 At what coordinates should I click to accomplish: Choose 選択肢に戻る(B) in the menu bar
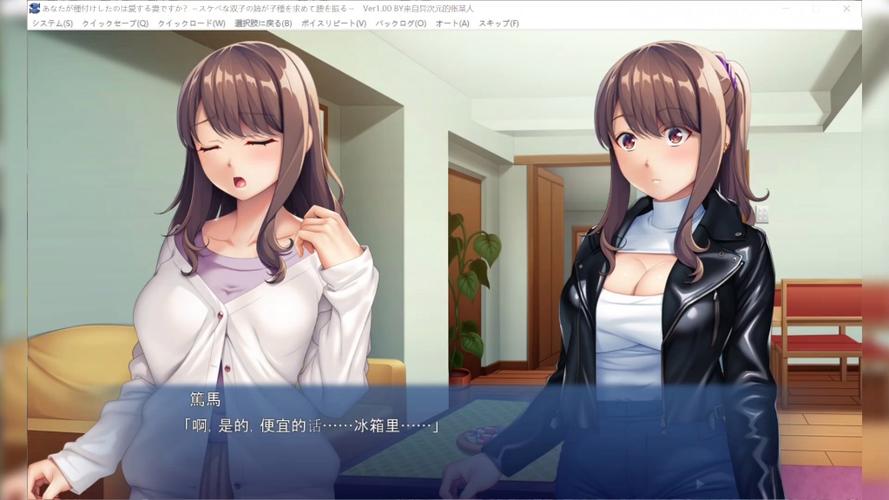263,23
